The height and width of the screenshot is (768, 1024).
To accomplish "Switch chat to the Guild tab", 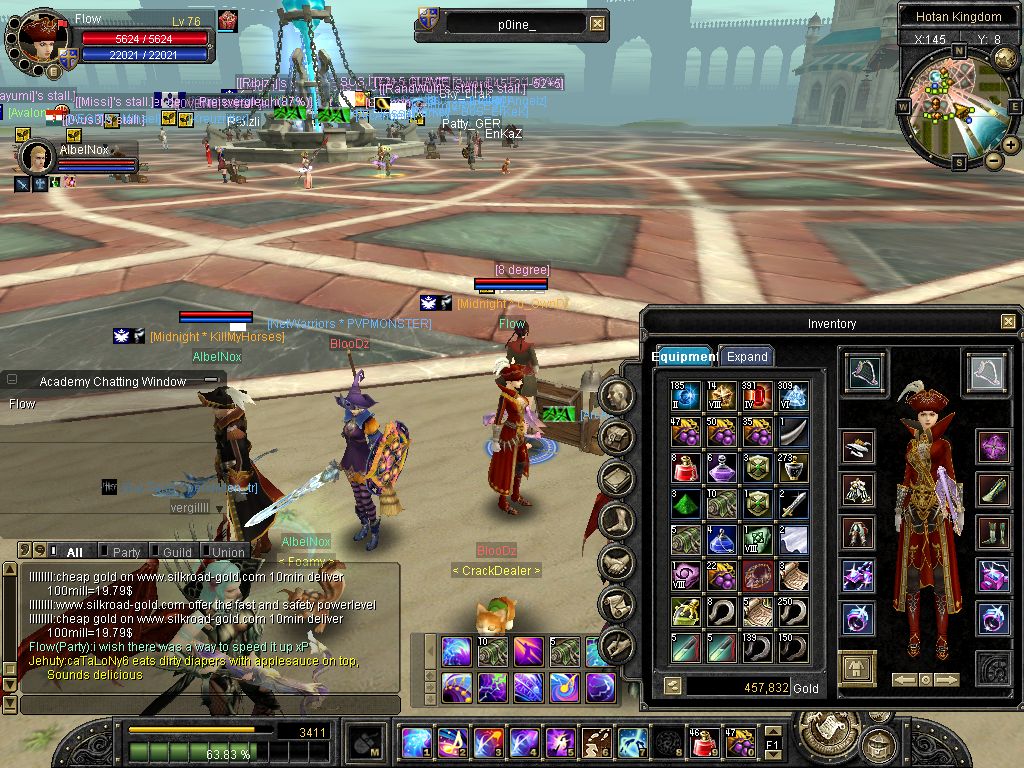I will point(177,552).
